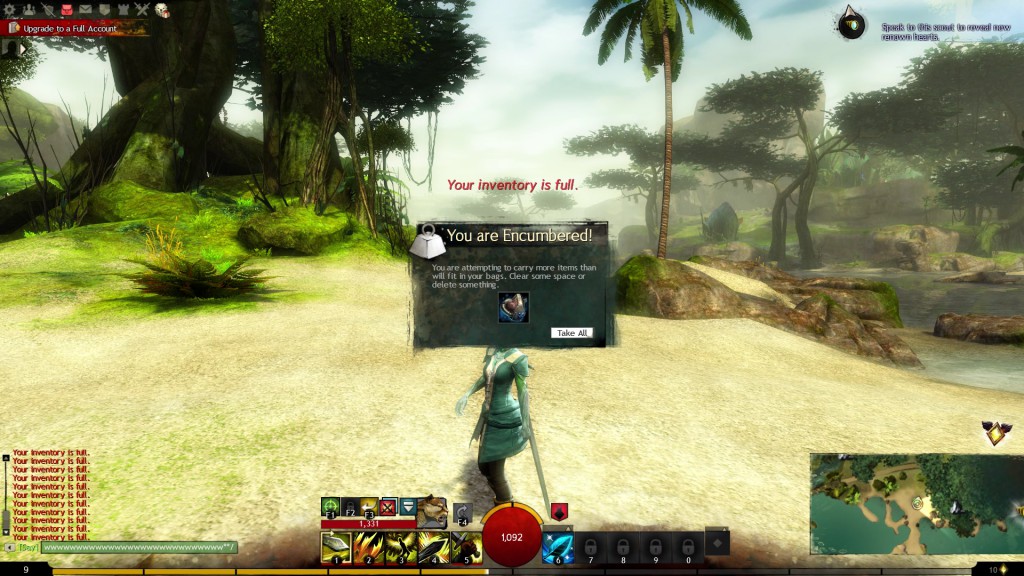
Task: Open the lion gem store icon
Action: [161, 10]
